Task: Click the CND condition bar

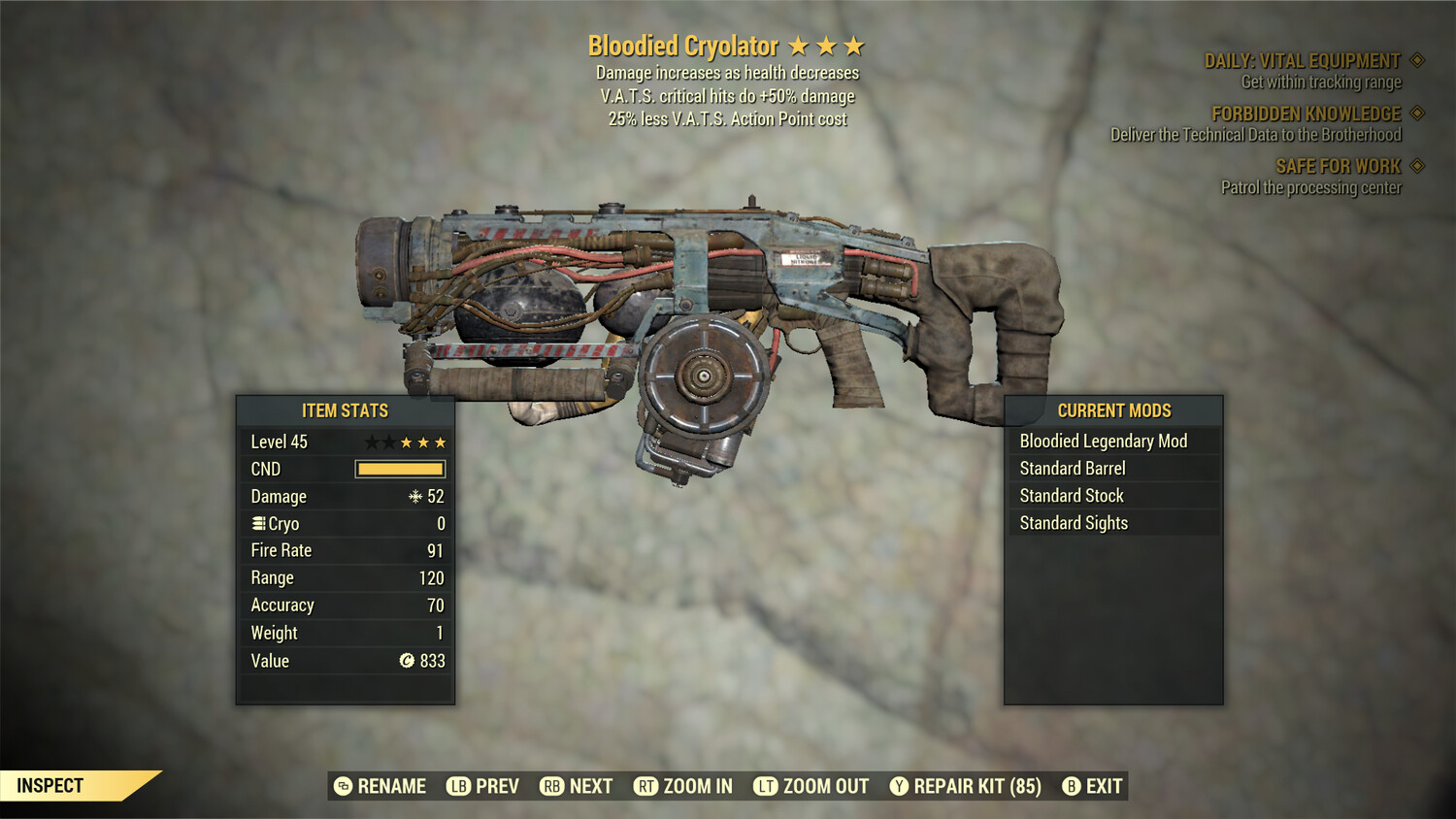Action: 400,469
